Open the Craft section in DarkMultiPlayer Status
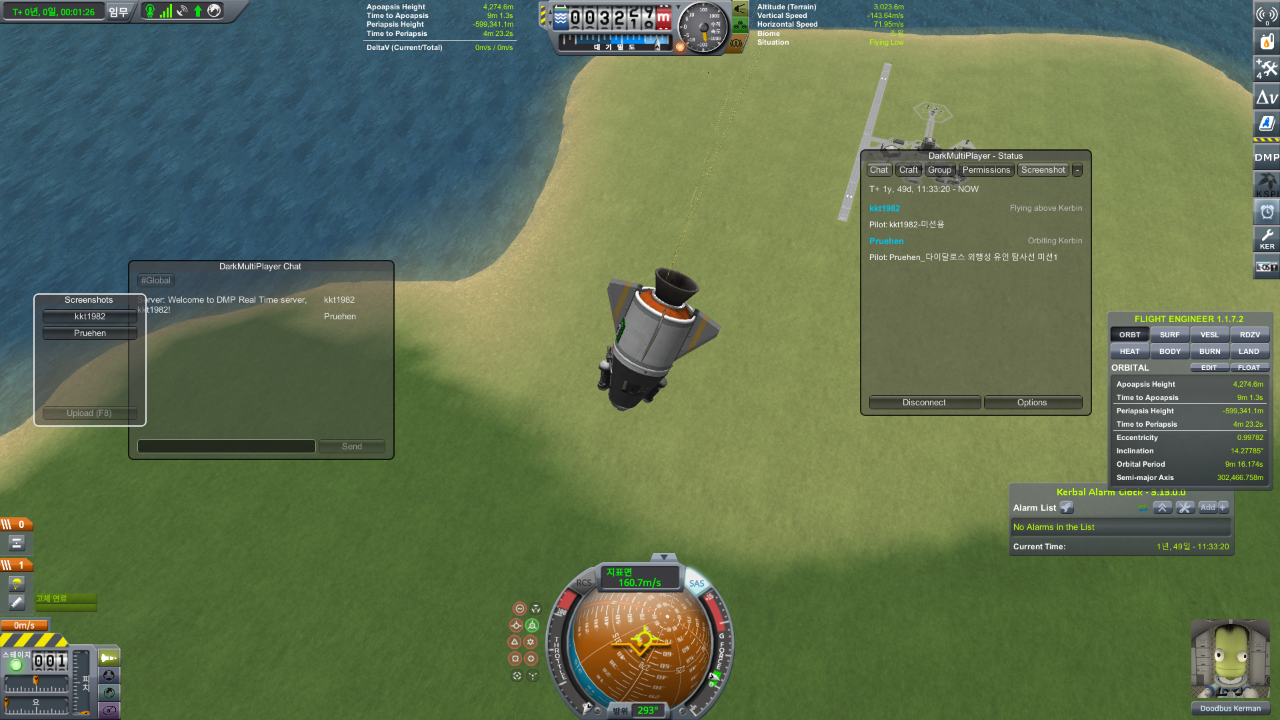 pos(909,170)
